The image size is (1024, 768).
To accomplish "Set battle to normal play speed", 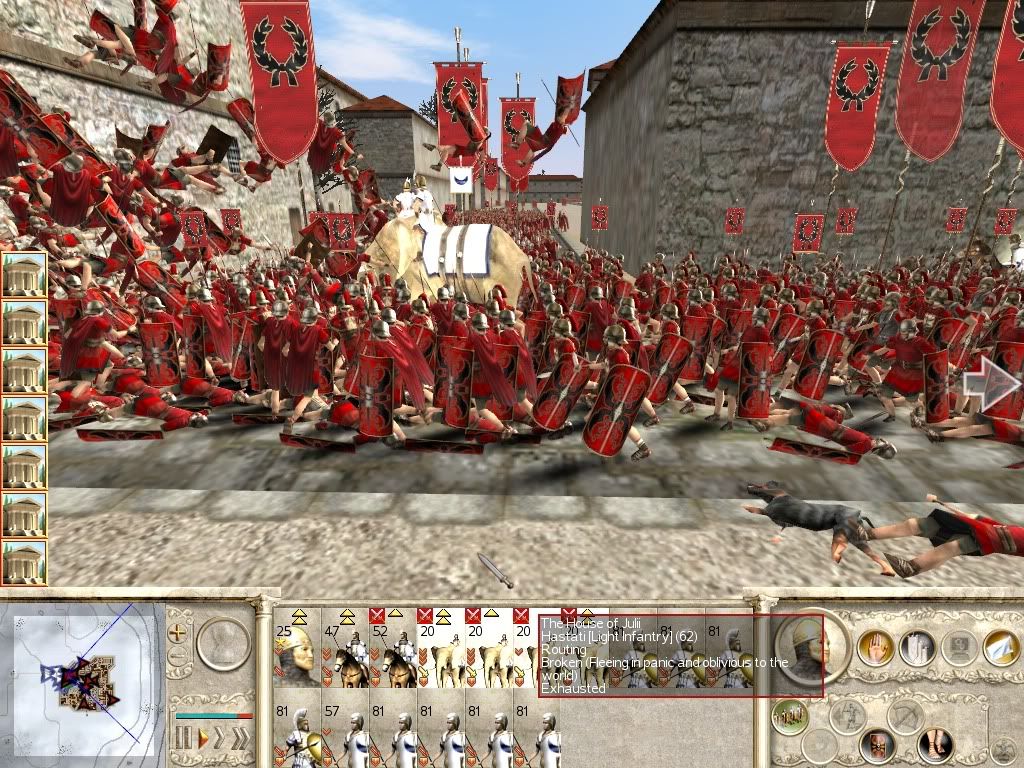I will point(203,739).
